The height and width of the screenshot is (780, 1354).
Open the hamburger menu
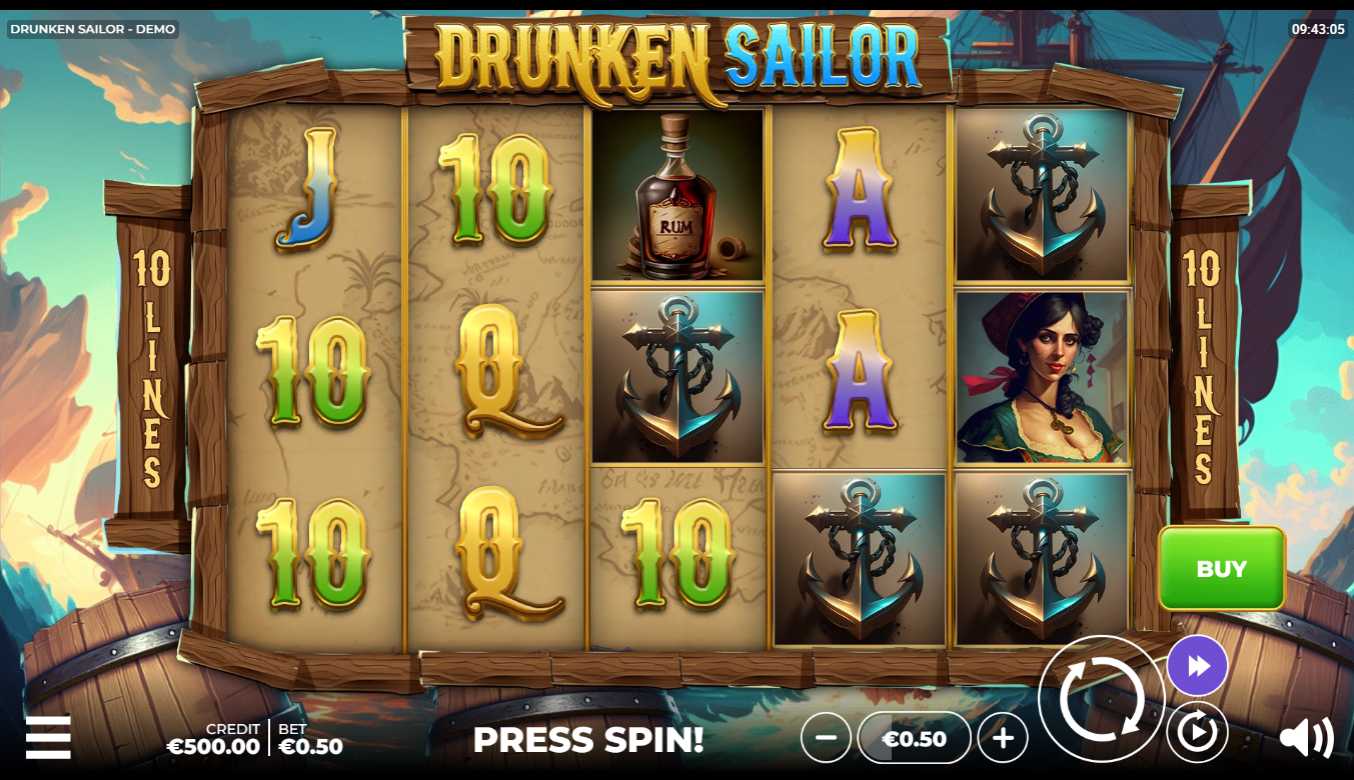click(48, 738)
